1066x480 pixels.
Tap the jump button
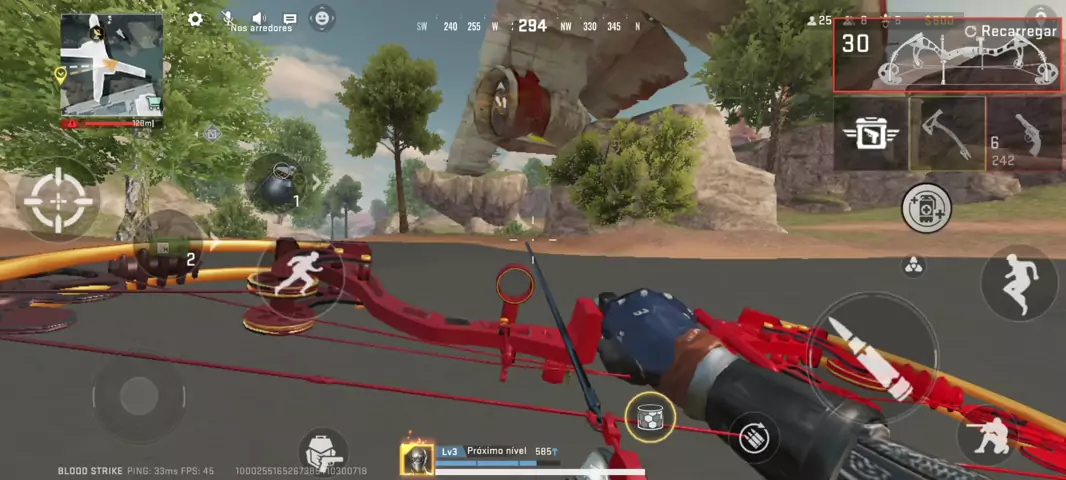(x=1019, y=283)
